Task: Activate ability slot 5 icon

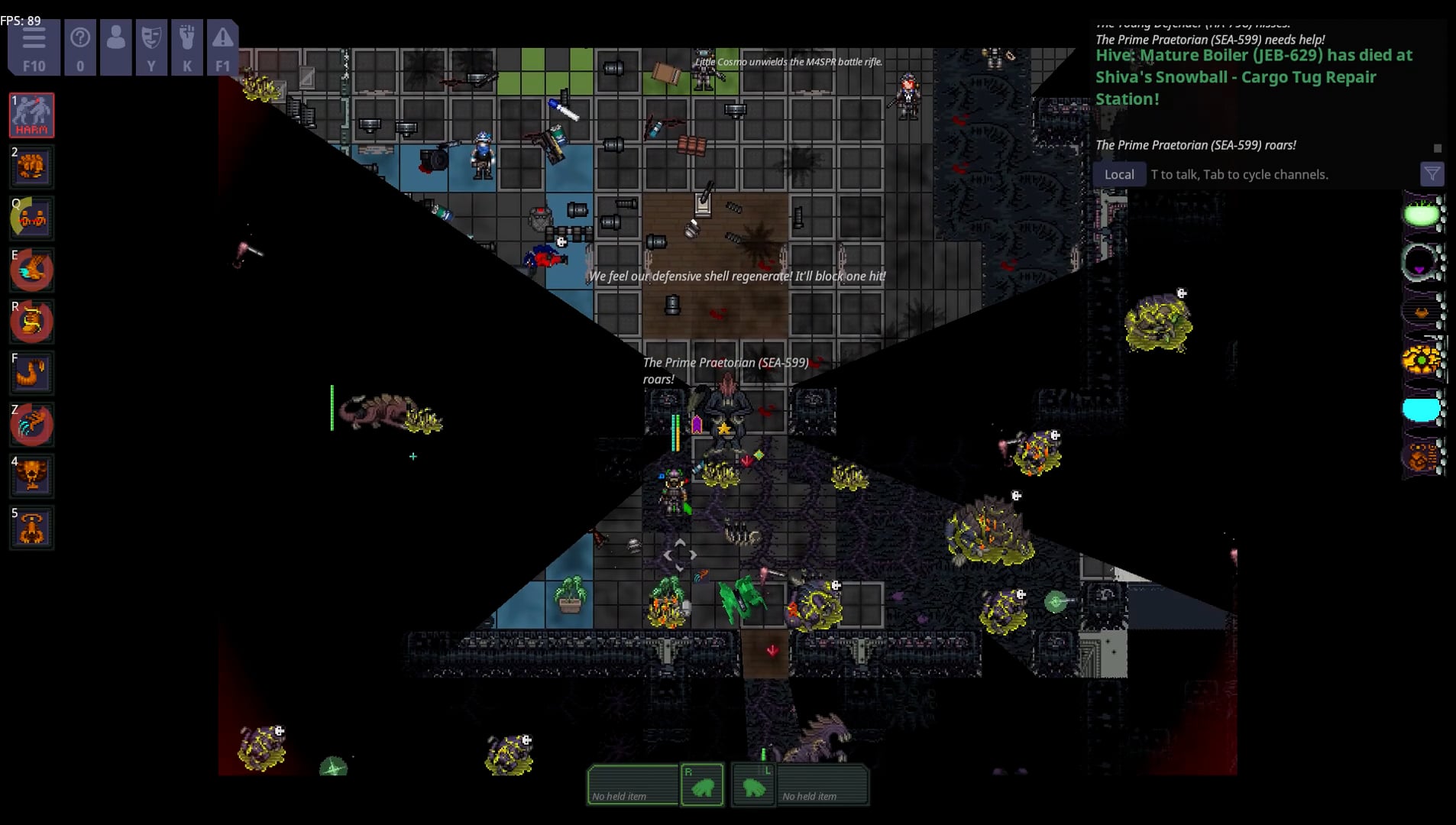Action: [x=31, y=528]
